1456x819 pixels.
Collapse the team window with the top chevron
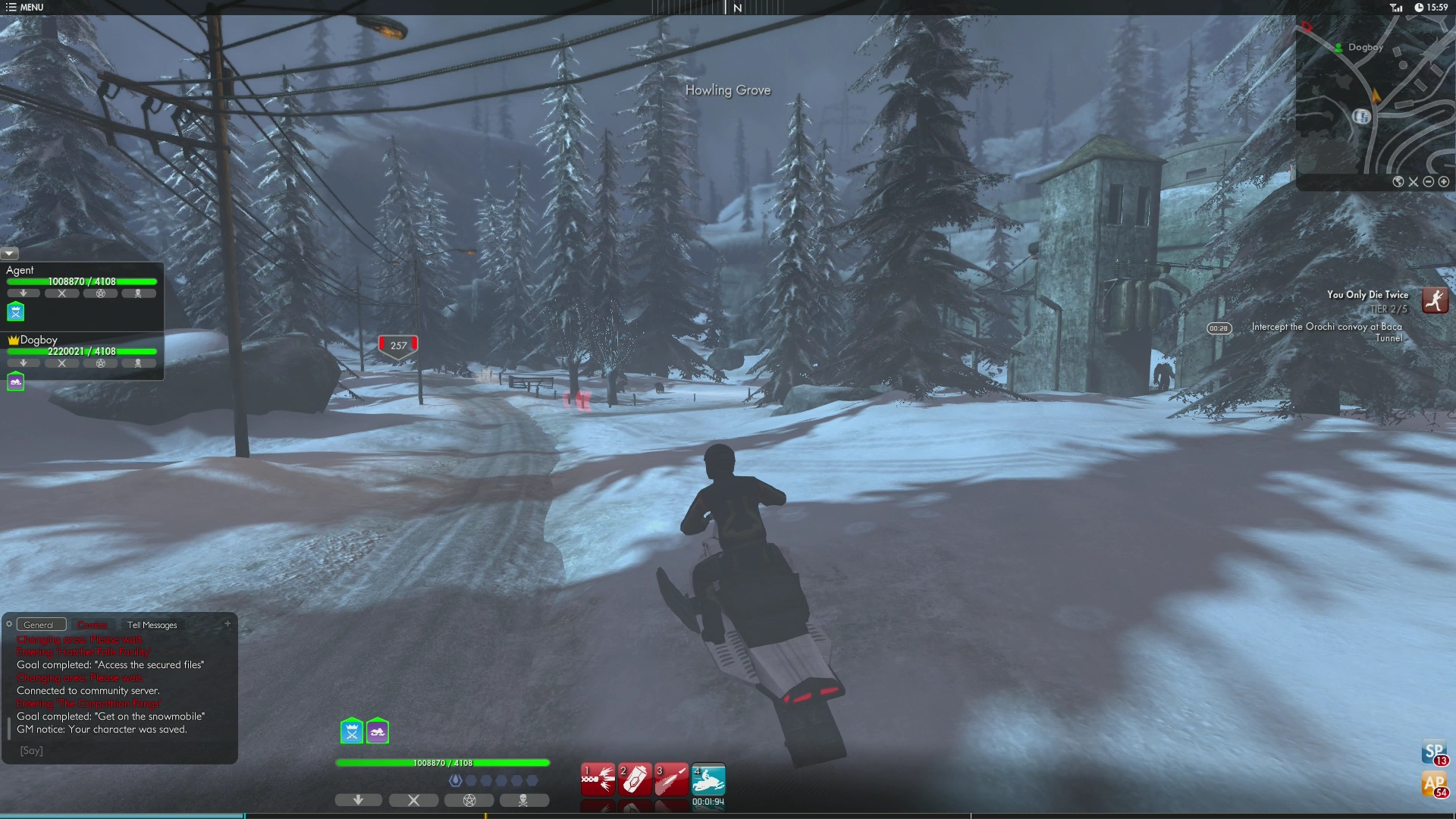click(8, 253)
